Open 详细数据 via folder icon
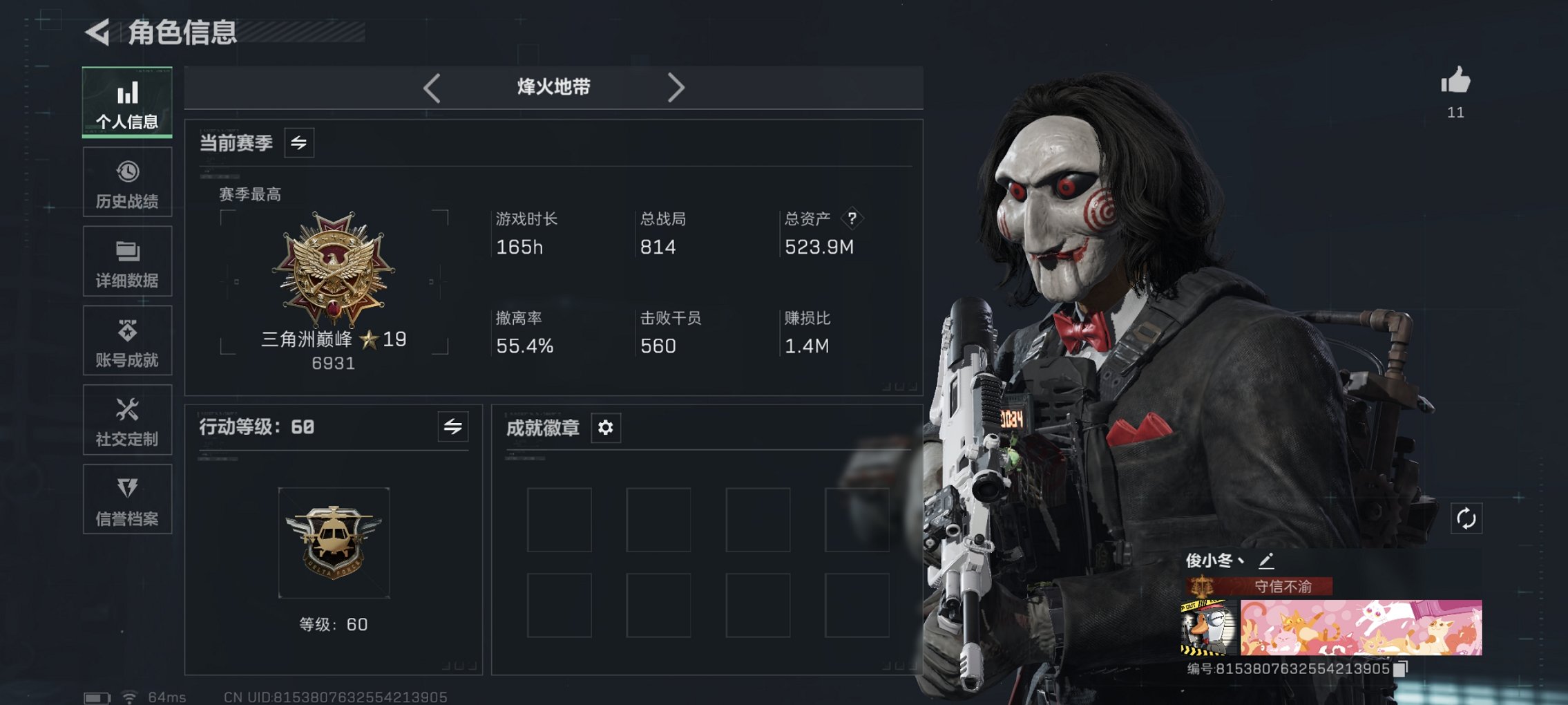1568x705 pixels. [127, 250]
